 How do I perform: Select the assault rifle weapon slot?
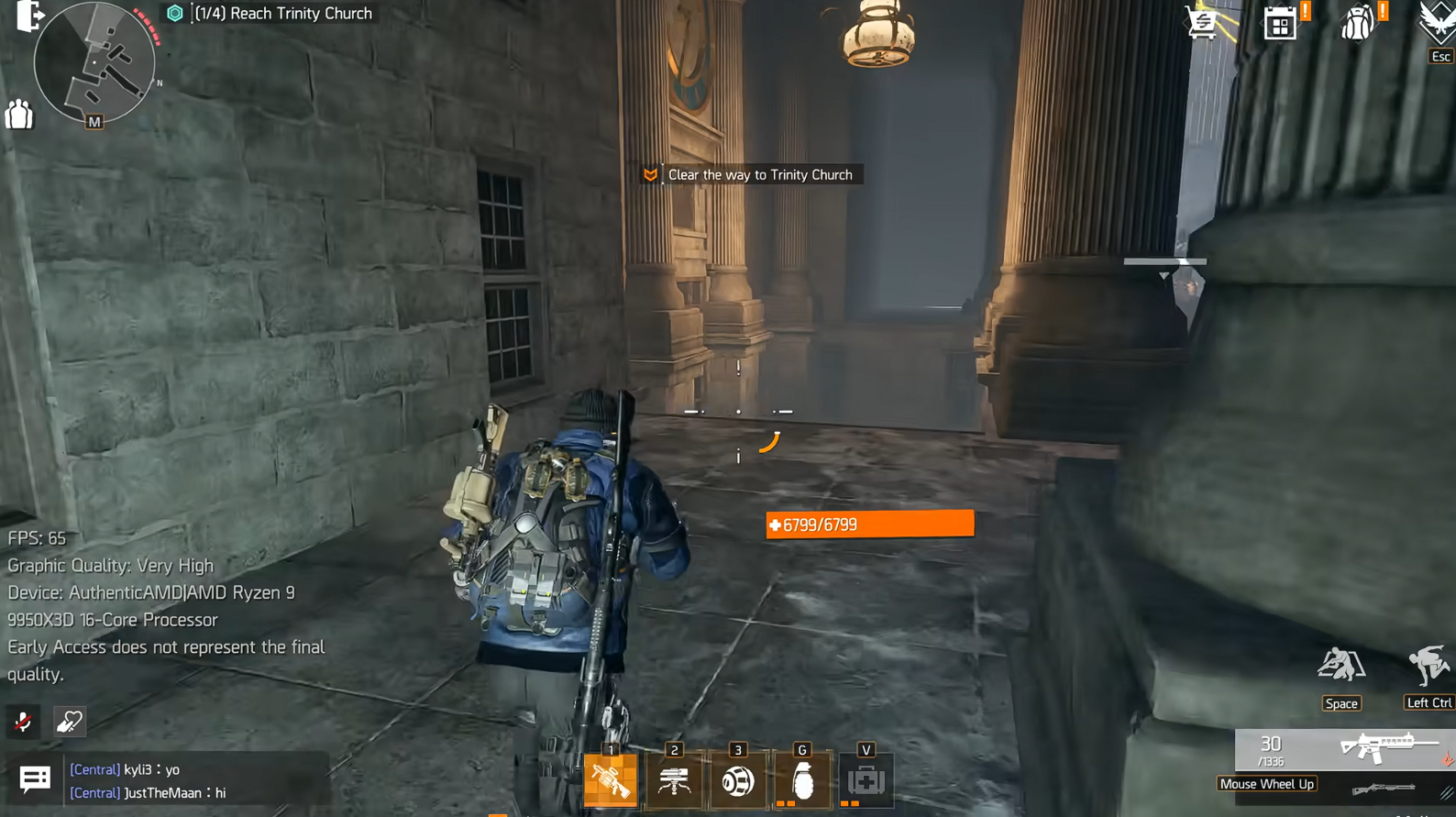click(1387, 747)
